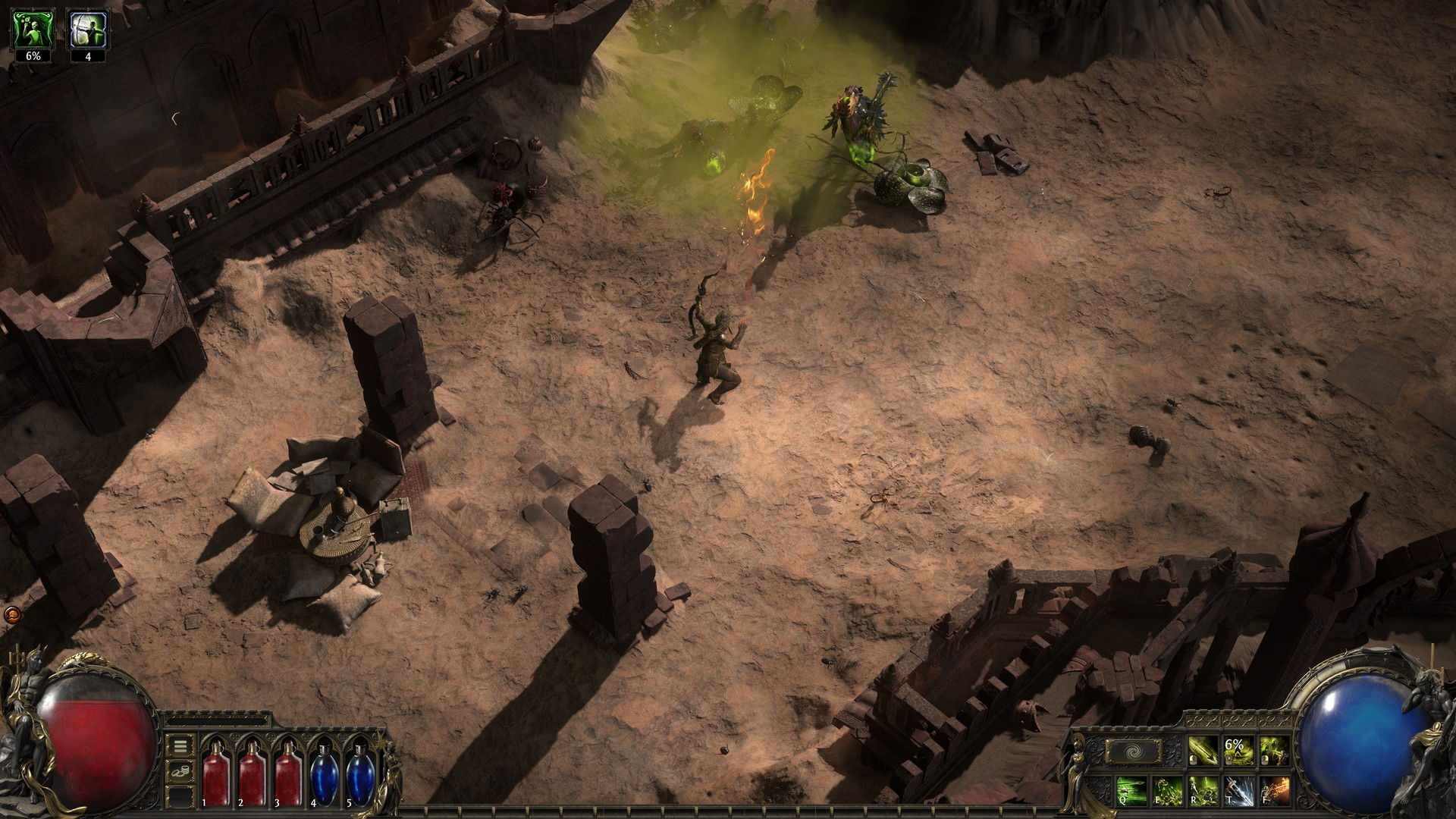Open the shop via the coins button
The height and width of the screenshot is (819, 1456).
(180, 772)
